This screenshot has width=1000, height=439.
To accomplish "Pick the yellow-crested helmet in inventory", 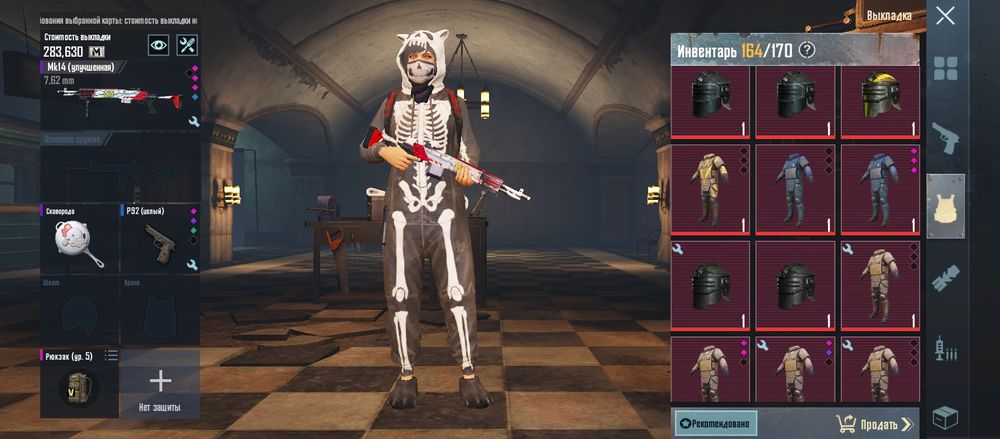I will pyautogui.click(x=880, y=102).
